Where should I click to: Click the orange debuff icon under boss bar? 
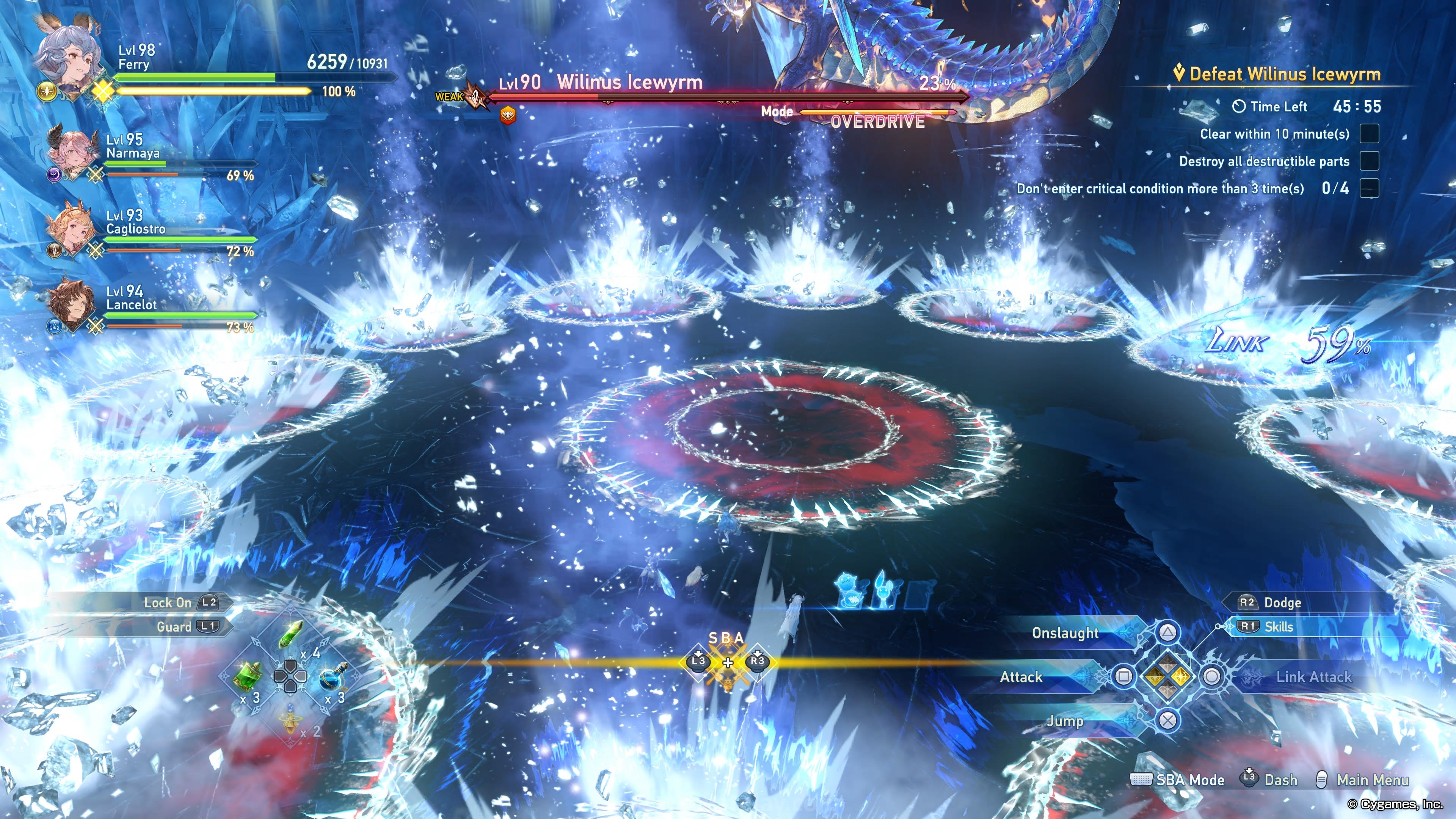(x=508, y=115)
